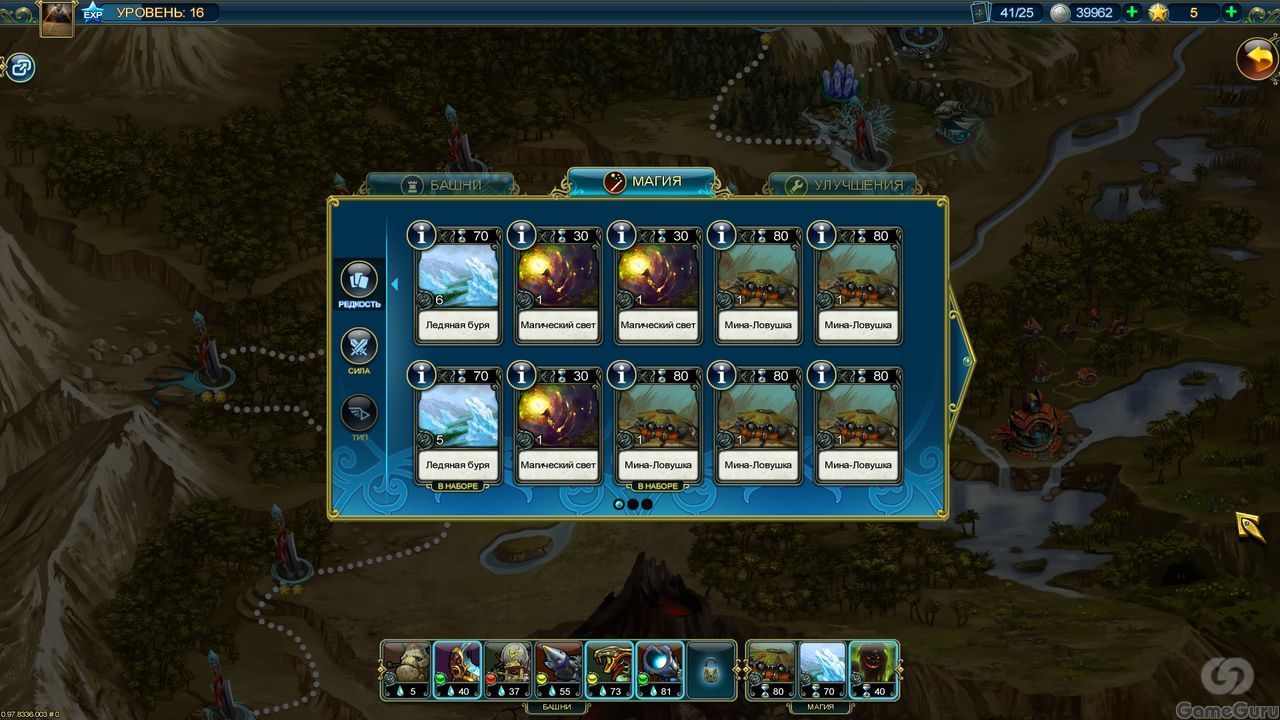This screenshot has width=1280, height=720.
Task: Select the locked tower slot padlock
Action: coord(710,670)
